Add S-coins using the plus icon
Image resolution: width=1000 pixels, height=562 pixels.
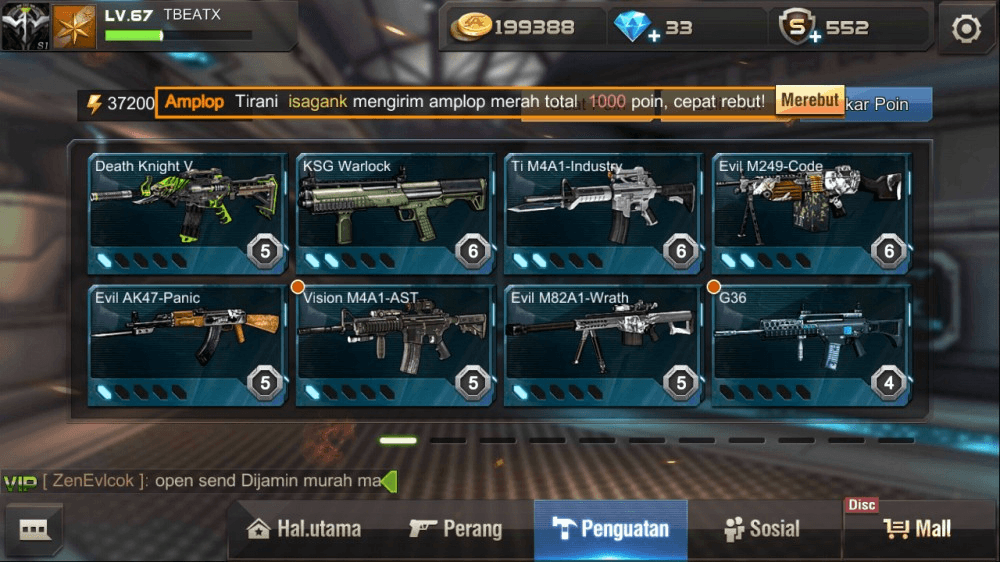point(814,37)
